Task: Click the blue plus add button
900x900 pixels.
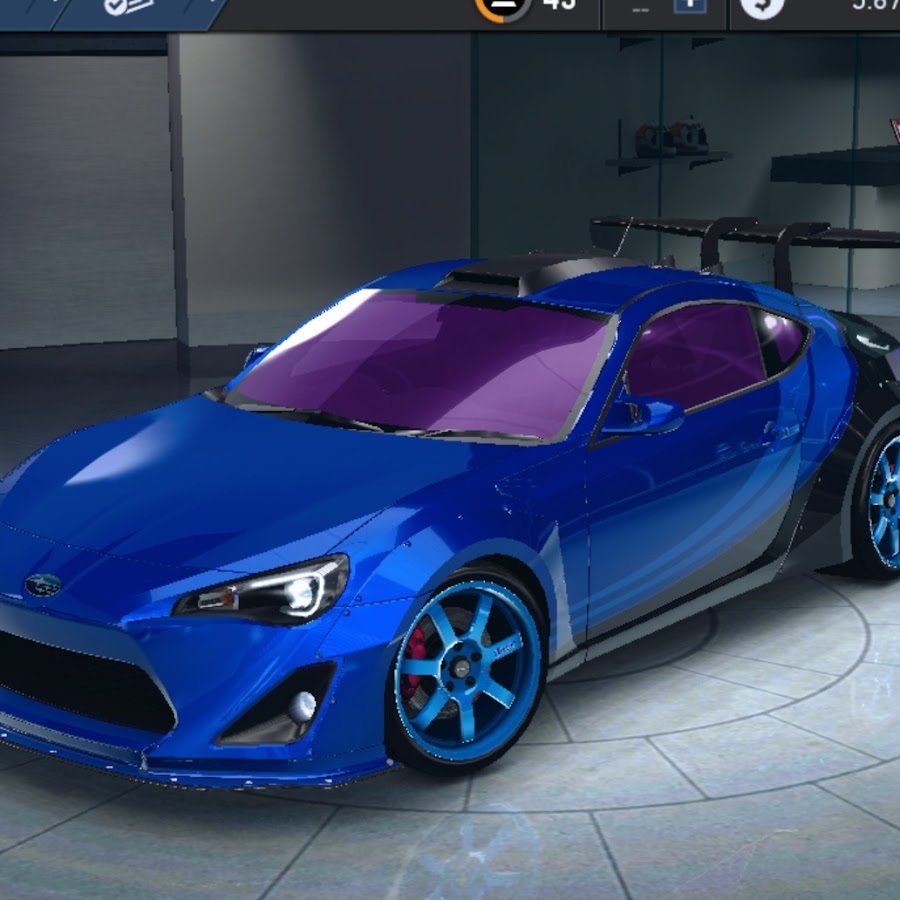Action: point(689,5)
